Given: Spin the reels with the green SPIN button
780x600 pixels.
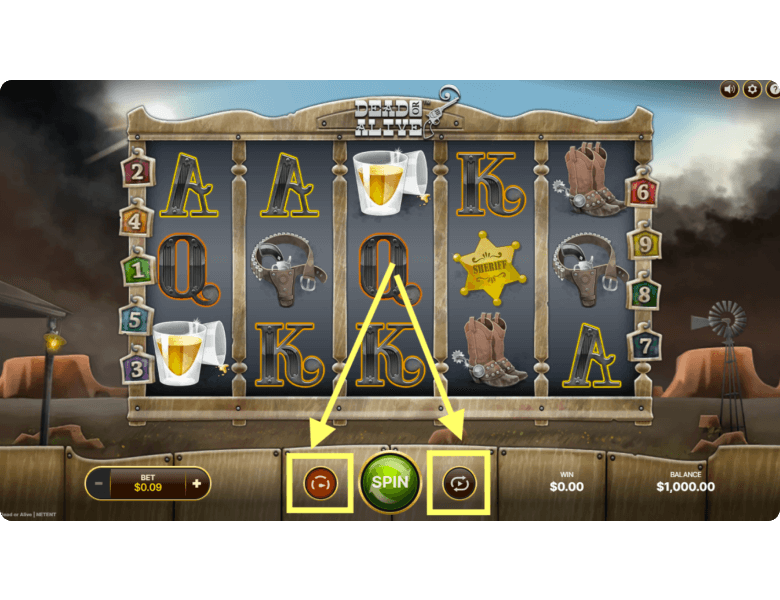Looking at the screenshot, I should [x=390, y=482].
